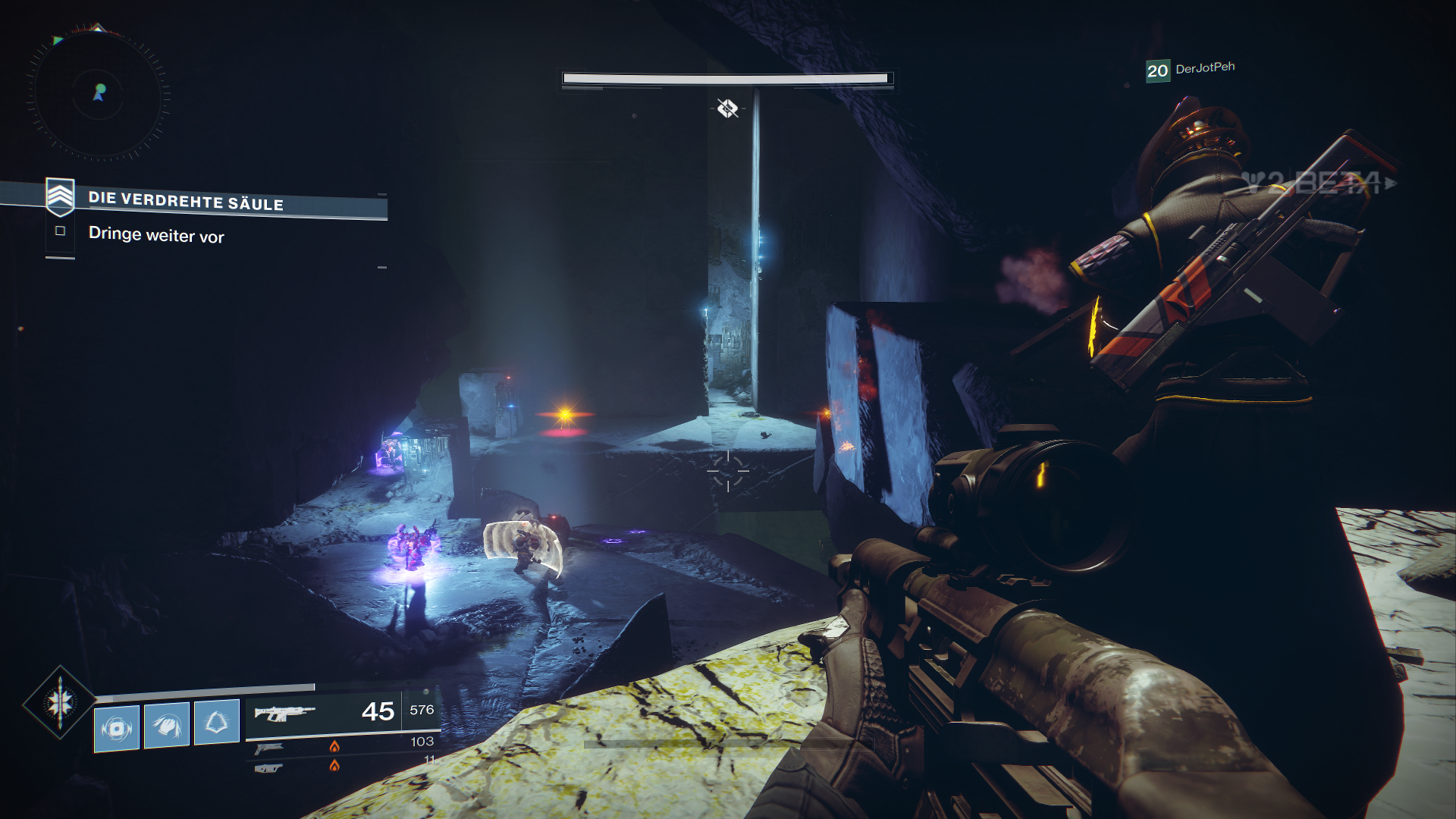Select the equipped scout rifle weapon icon

click(x=284, y=713)
